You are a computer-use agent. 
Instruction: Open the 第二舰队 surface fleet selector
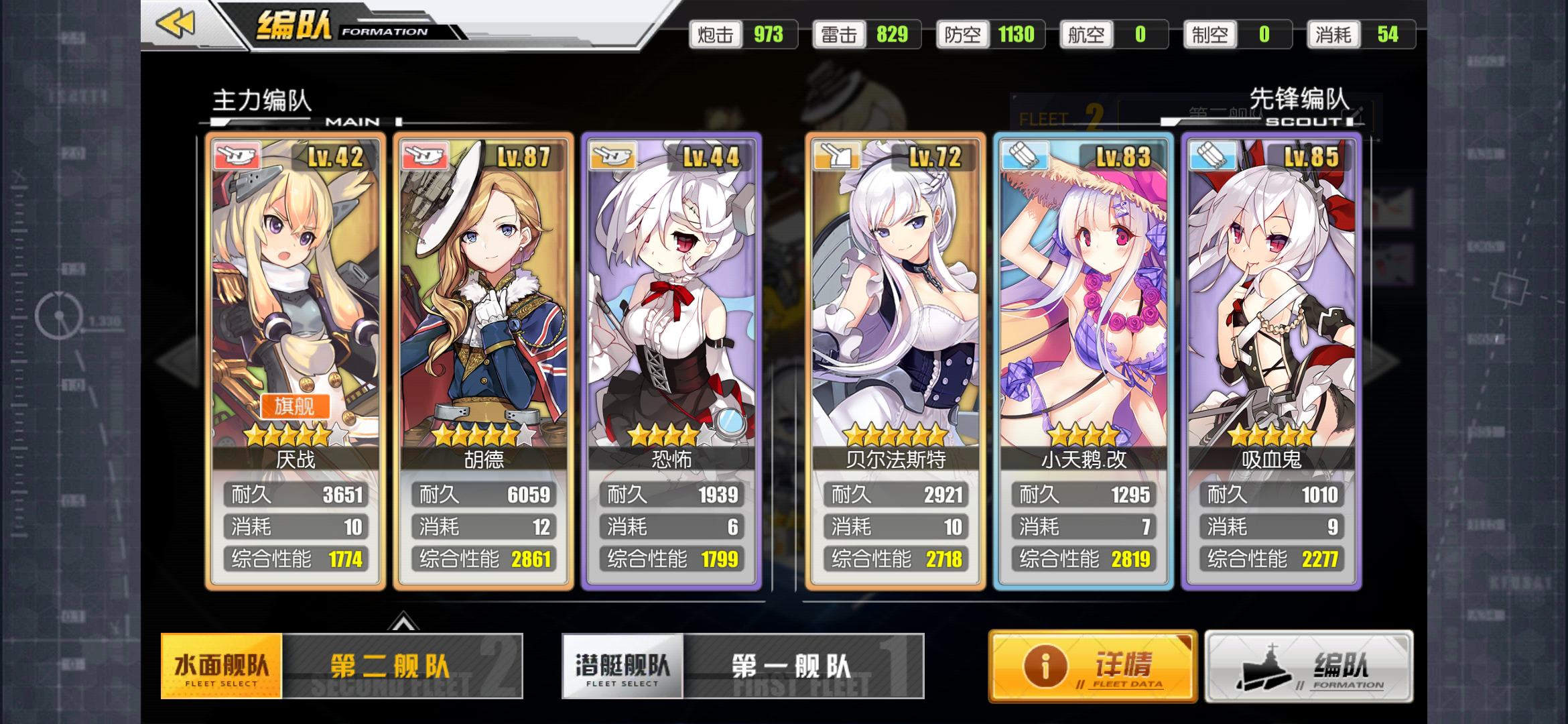tap(402, 666)
